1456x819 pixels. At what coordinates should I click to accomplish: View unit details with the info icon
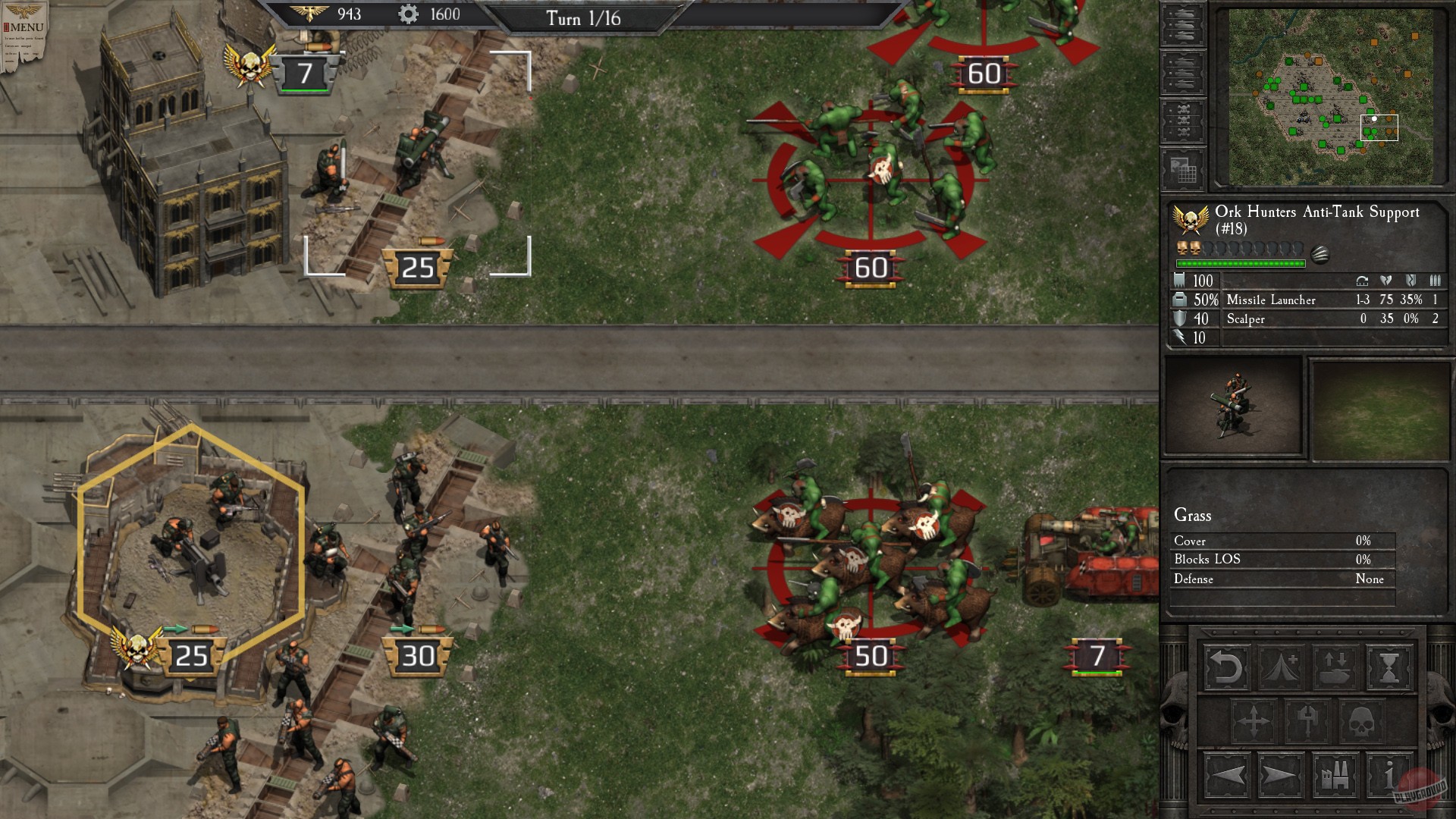coord(1389,773)
